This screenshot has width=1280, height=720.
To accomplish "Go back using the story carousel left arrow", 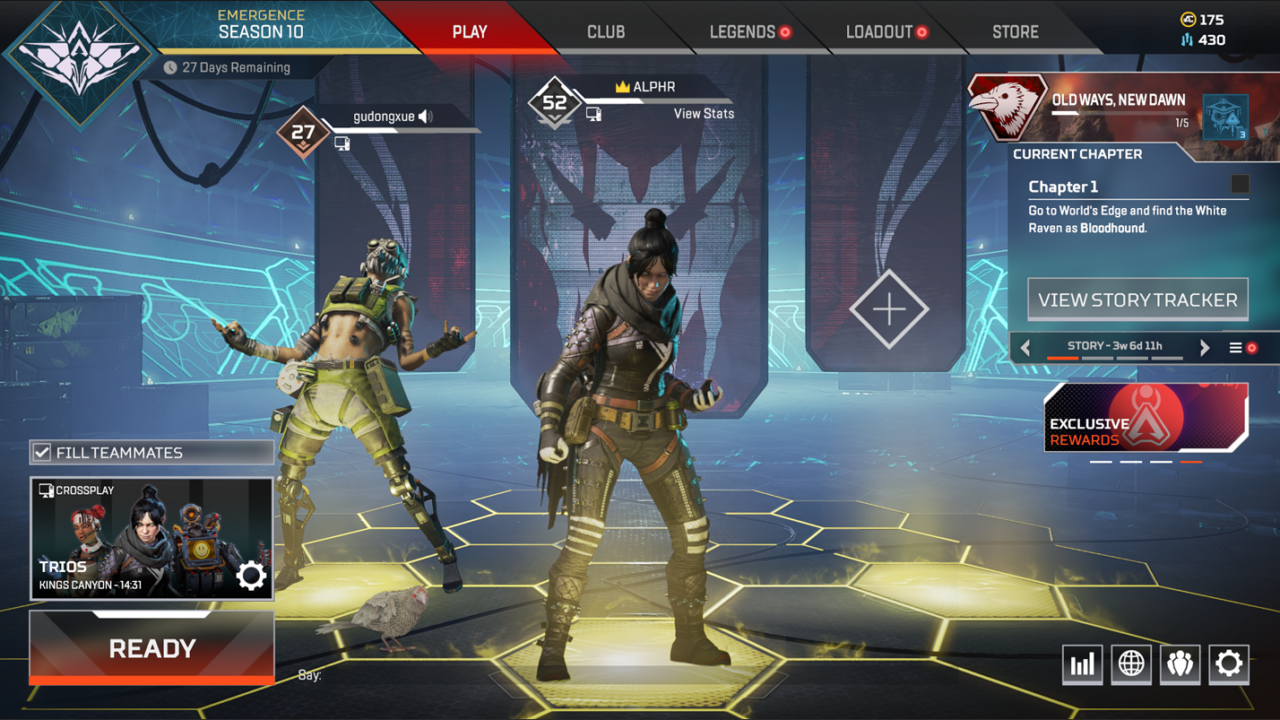I will 1026,347.
